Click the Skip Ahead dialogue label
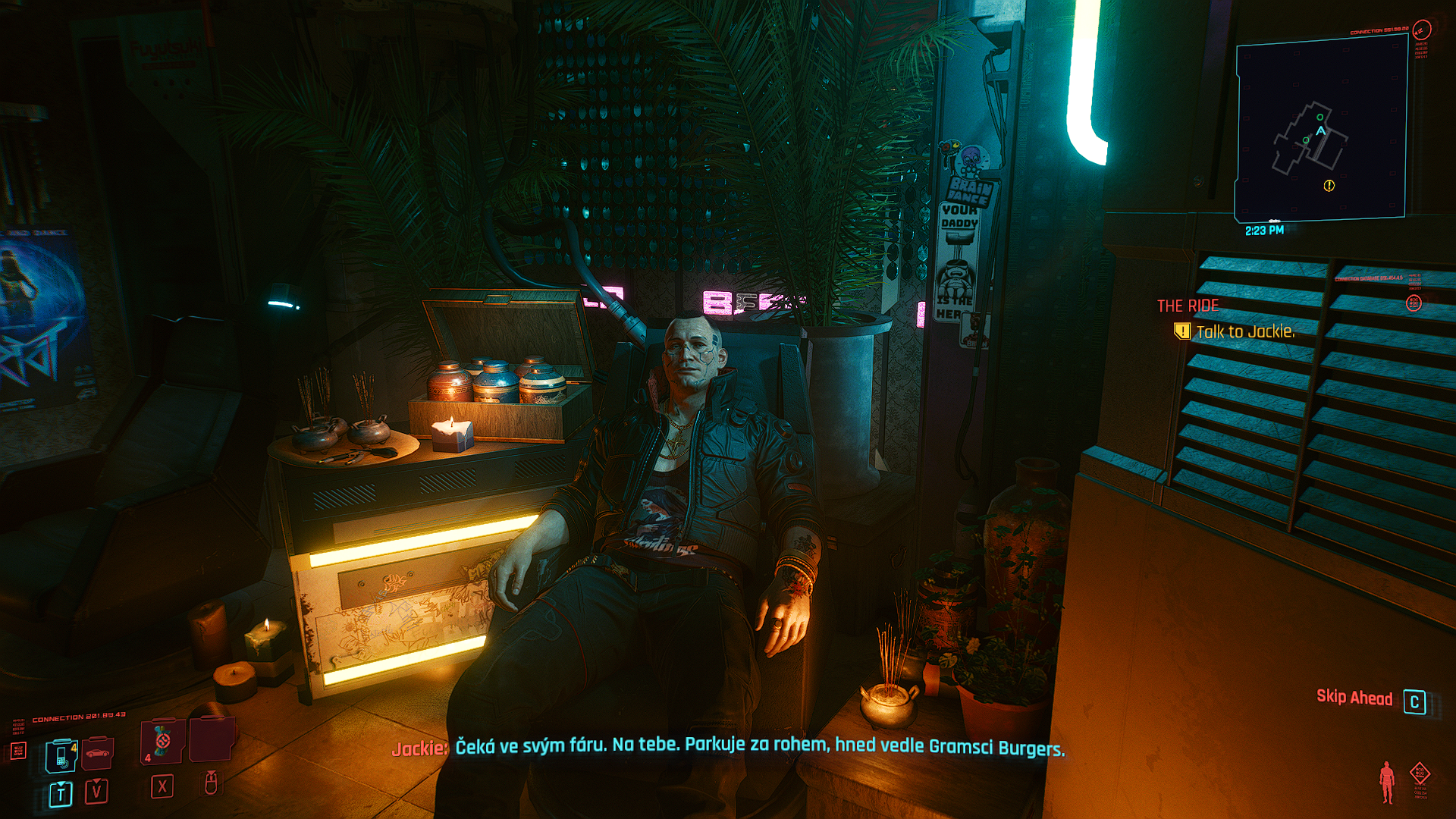1456x819 pixels. tap(1354, 698)
